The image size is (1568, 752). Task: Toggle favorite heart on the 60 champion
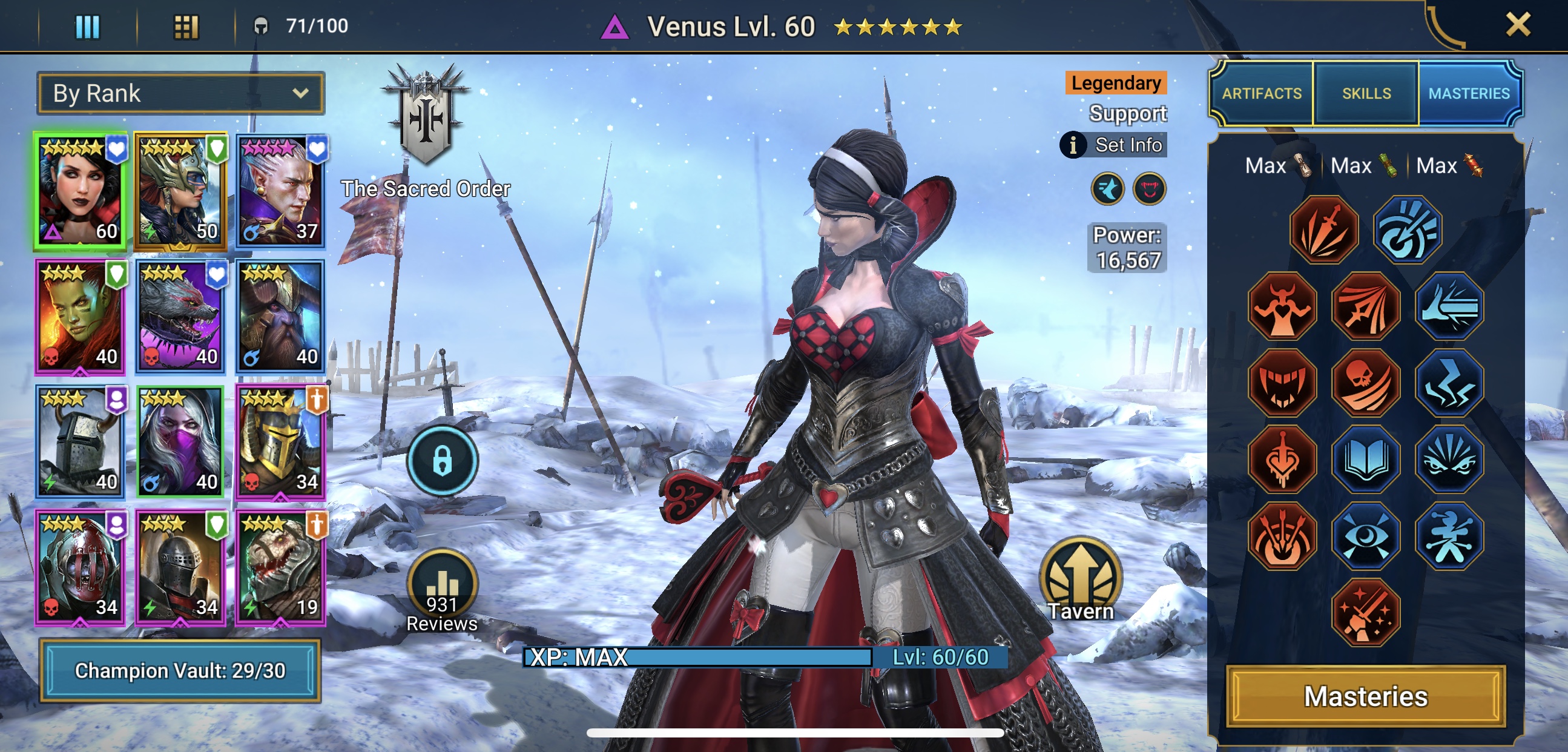[118, 146]
